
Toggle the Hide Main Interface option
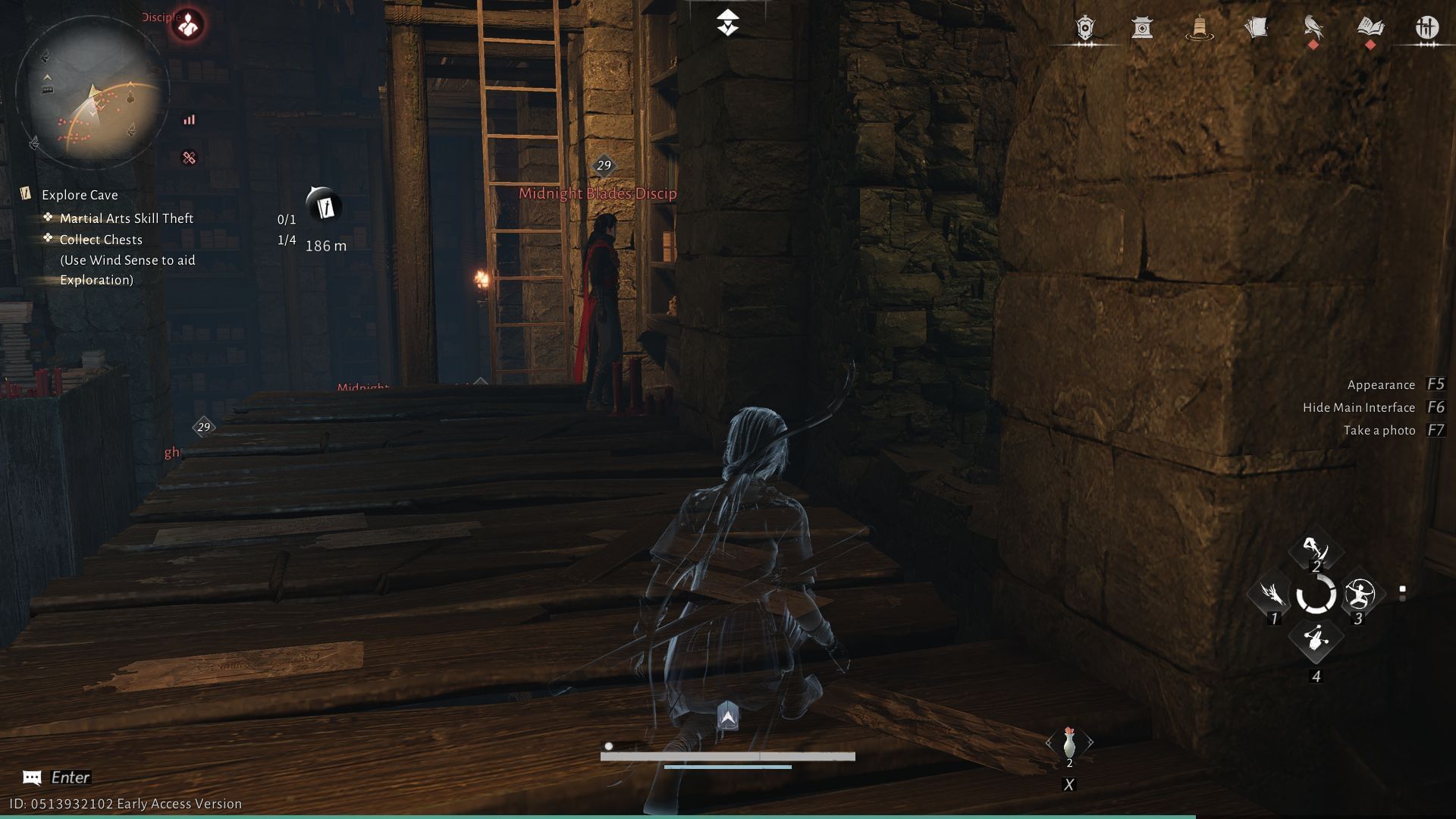1358,407
